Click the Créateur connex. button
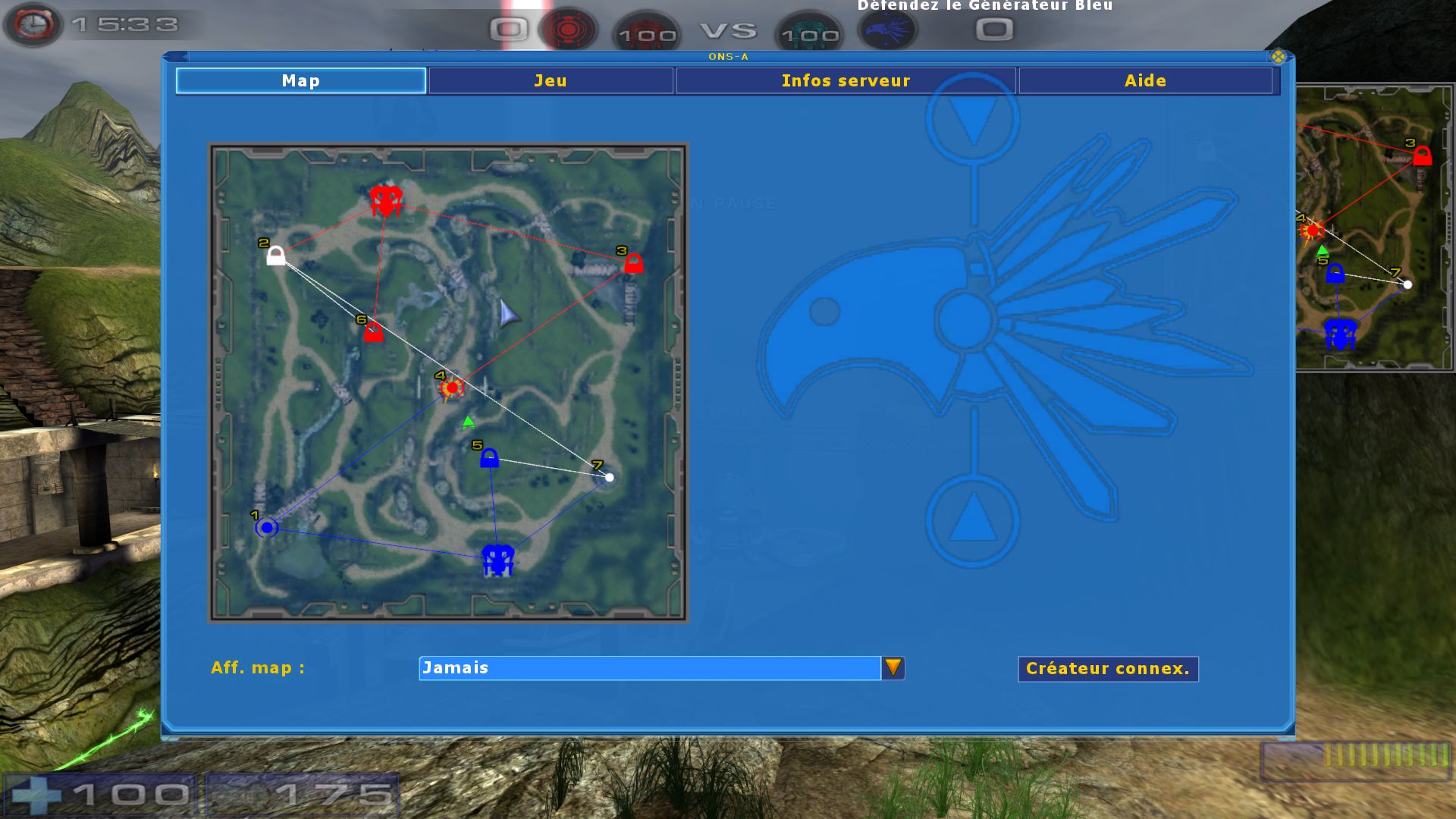The width and height of the screenshot is (1456, 819). (x=1107, y=669)
